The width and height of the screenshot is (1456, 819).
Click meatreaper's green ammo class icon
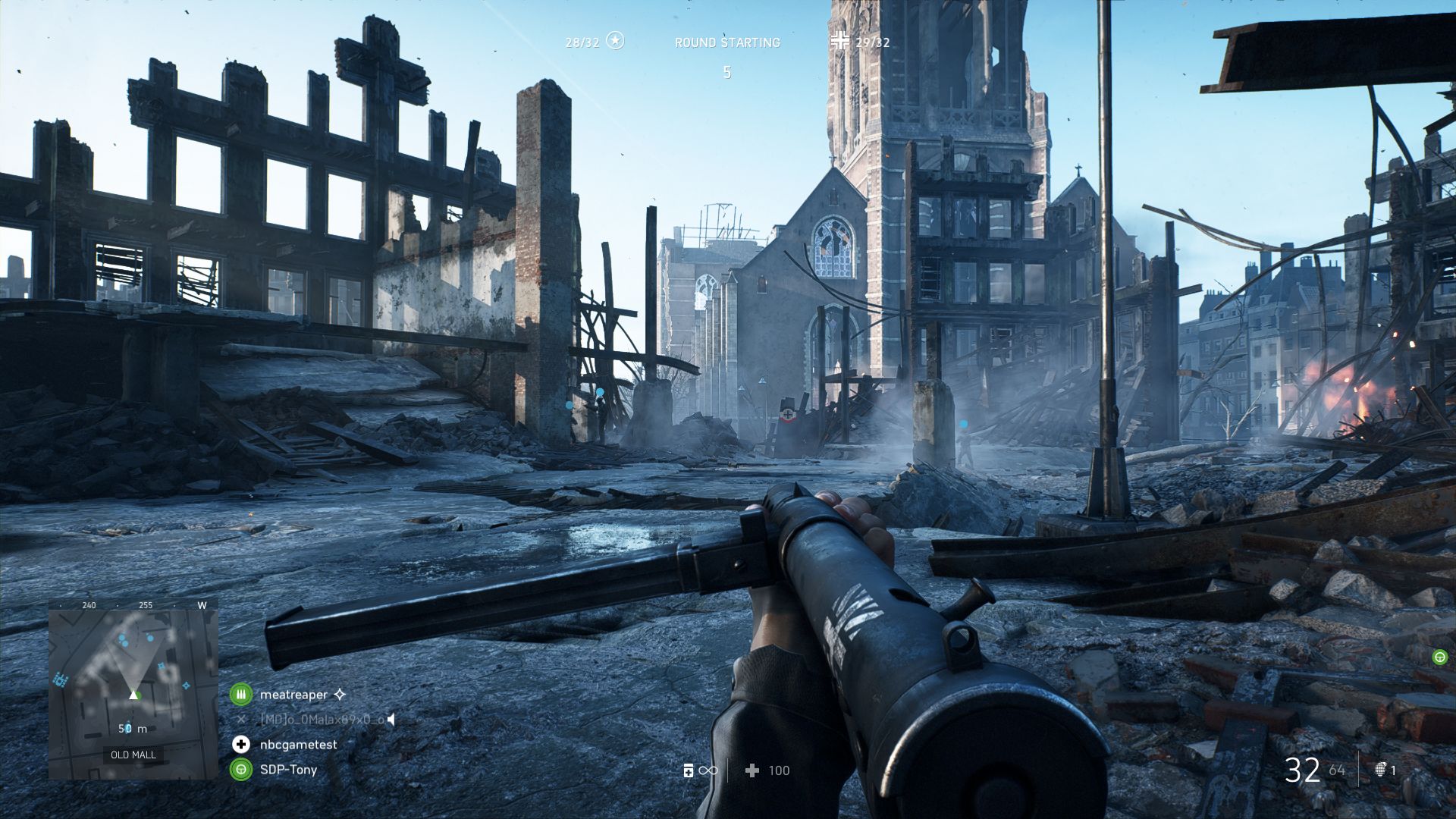[x=241, y=694]
